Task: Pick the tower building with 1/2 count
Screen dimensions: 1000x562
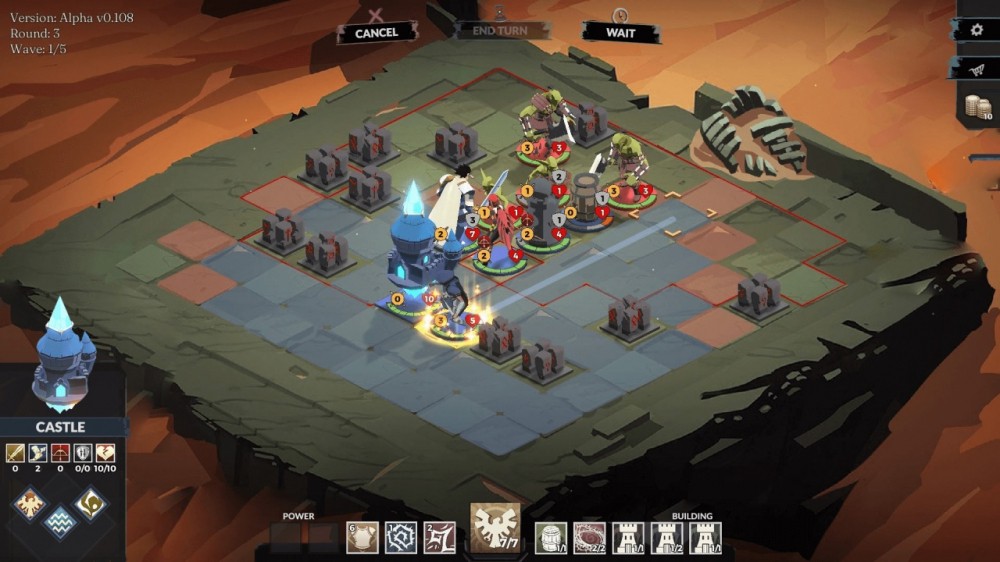Action: 667,537
